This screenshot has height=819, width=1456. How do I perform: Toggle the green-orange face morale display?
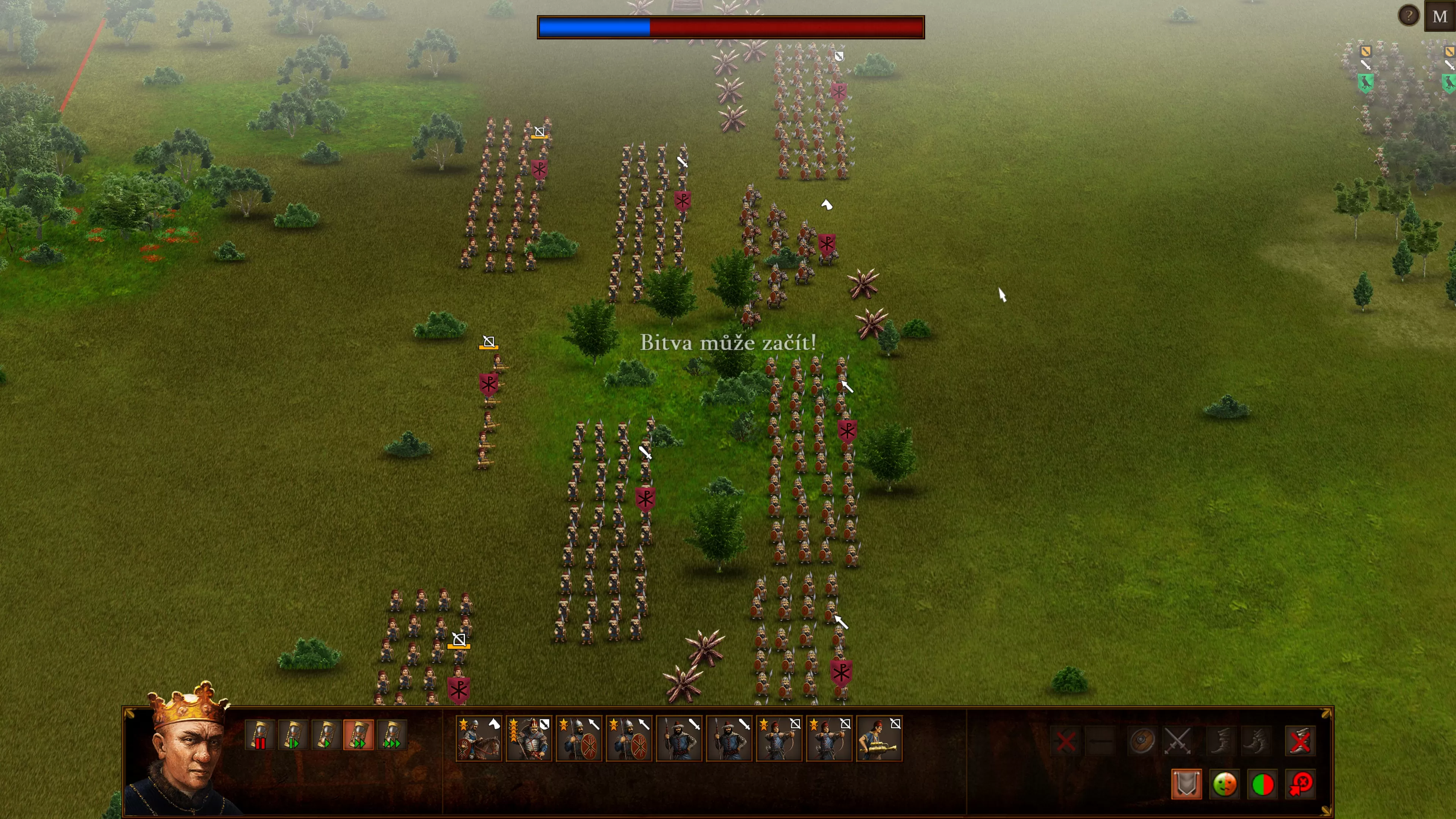click(1224, 784)
